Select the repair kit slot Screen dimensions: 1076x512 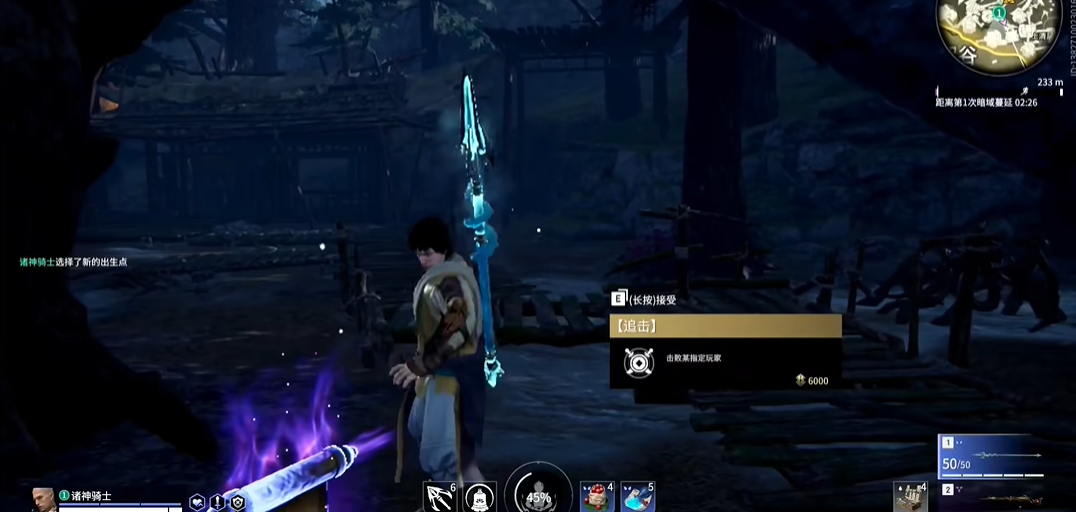tap(910, 497)
